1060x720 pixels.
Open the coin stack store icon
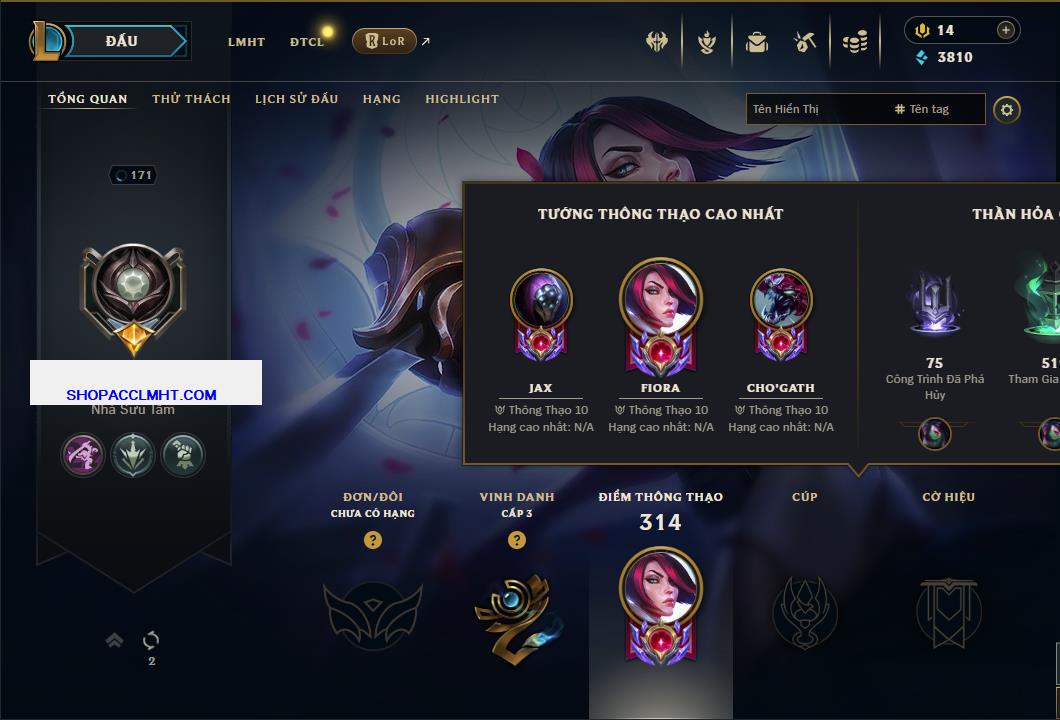click(x=854, y=42)
